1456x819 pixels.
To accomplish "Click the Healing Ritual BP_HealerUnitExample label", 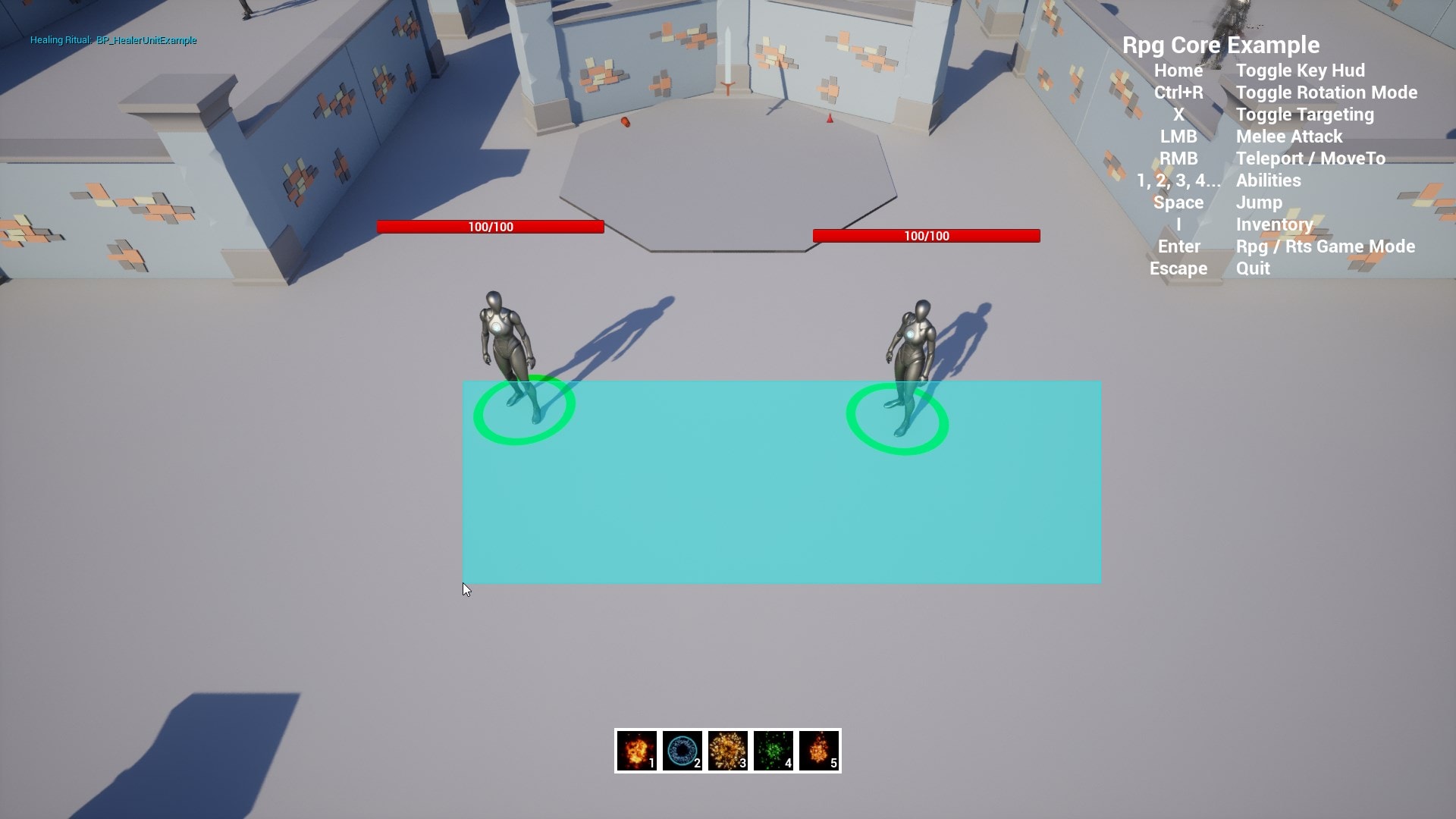I will (112, 40).
